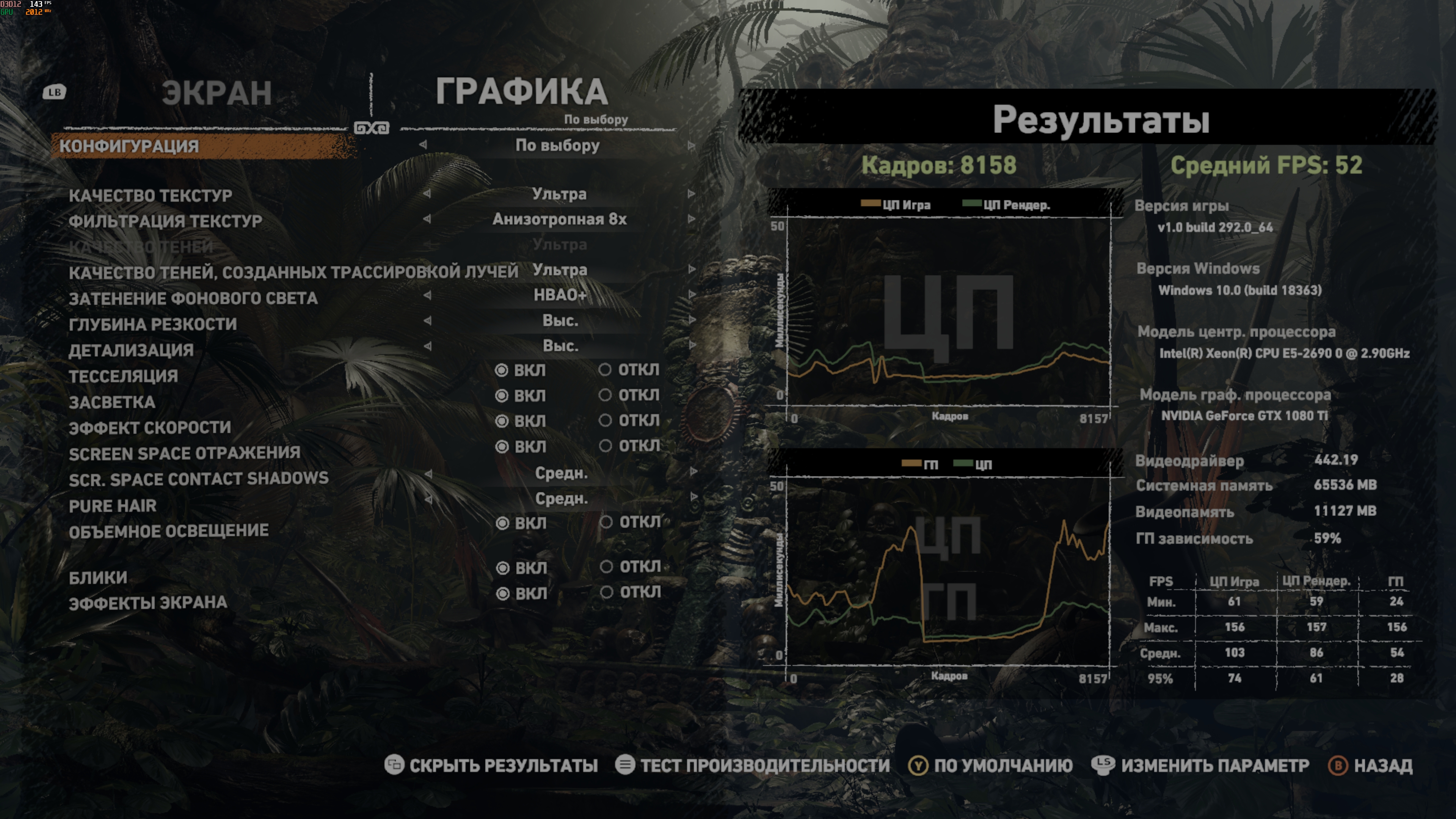Turn ТЕССЕЛЯЦИЯ off with ОТКЛ
Image resolution: width=1456 pixels, height=819 pixels.
[606, 370]
